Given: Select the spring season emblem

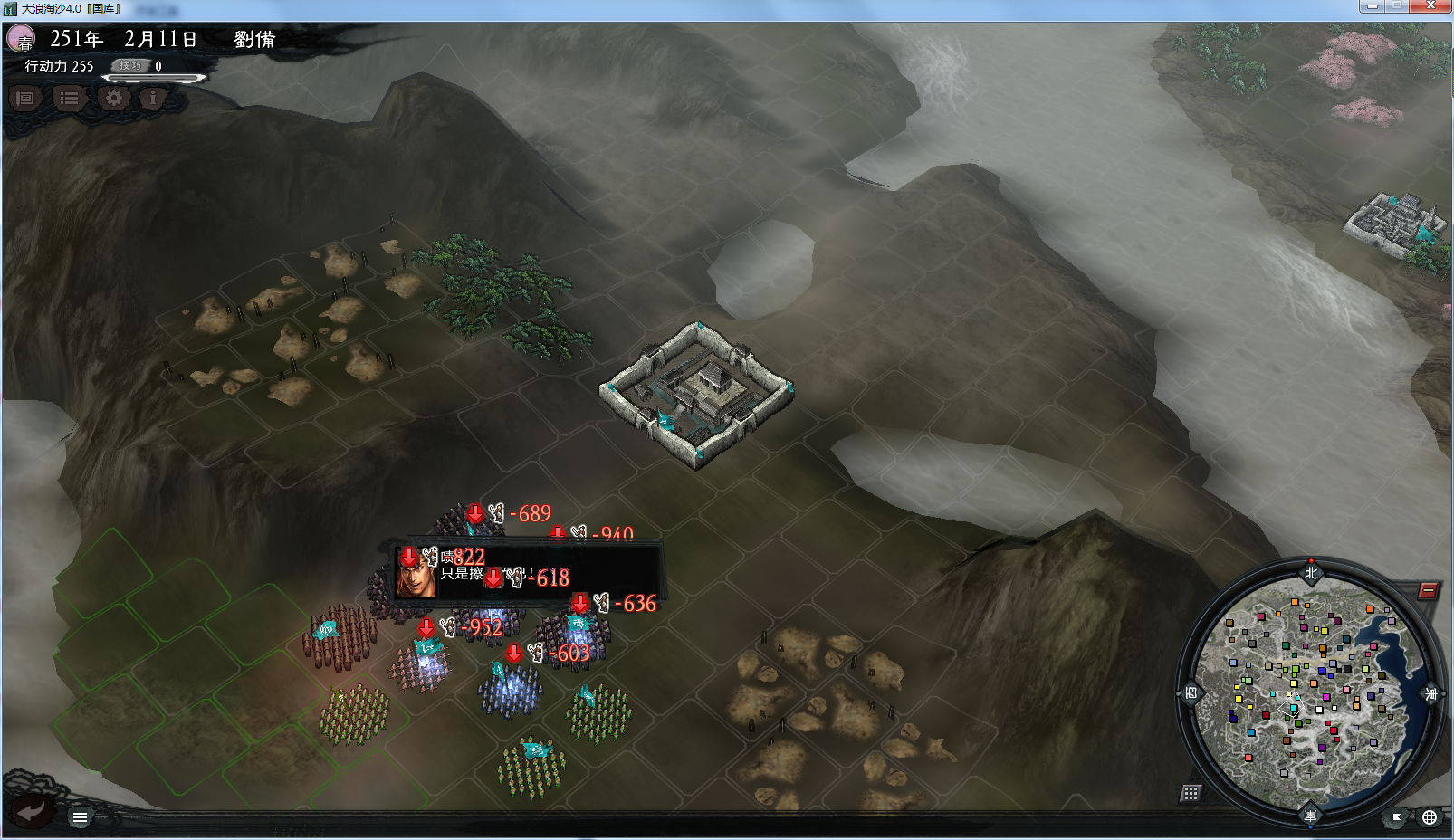Looking at the screenshot, I should tap(21, 39).
